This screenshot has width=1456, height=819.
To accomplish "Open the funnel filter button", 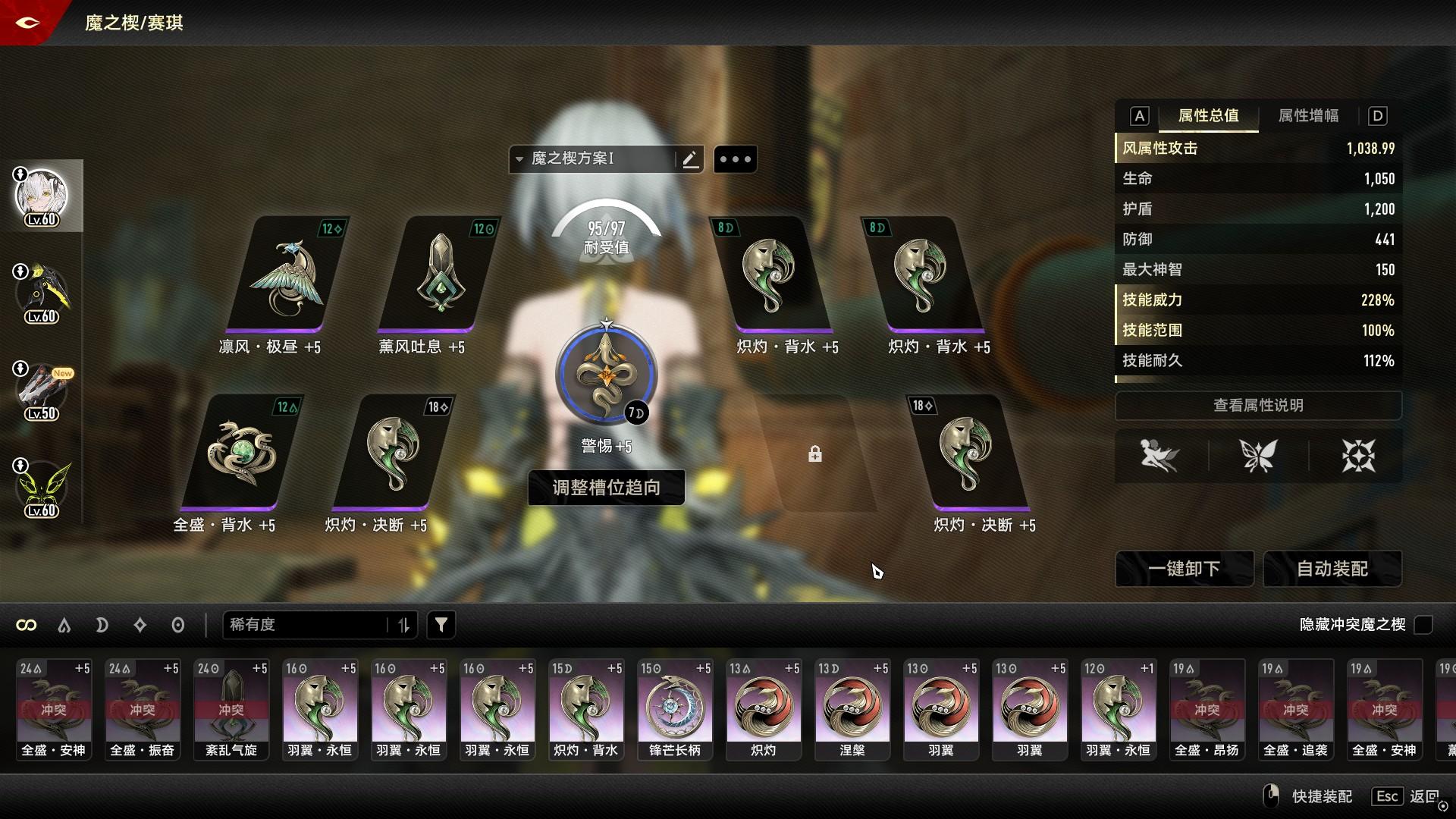I will click(x=441, y=625).
